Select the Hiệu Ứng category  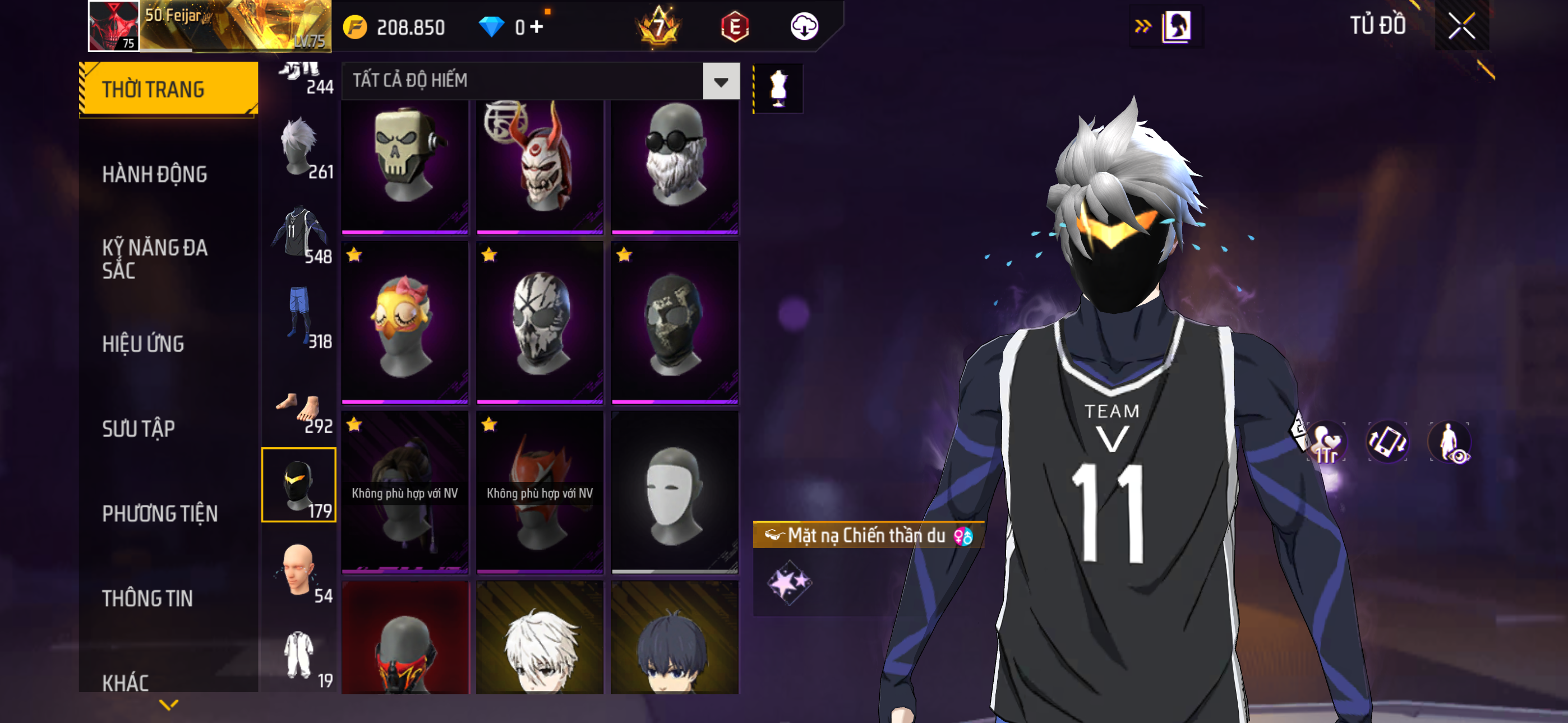coord(143,344)
